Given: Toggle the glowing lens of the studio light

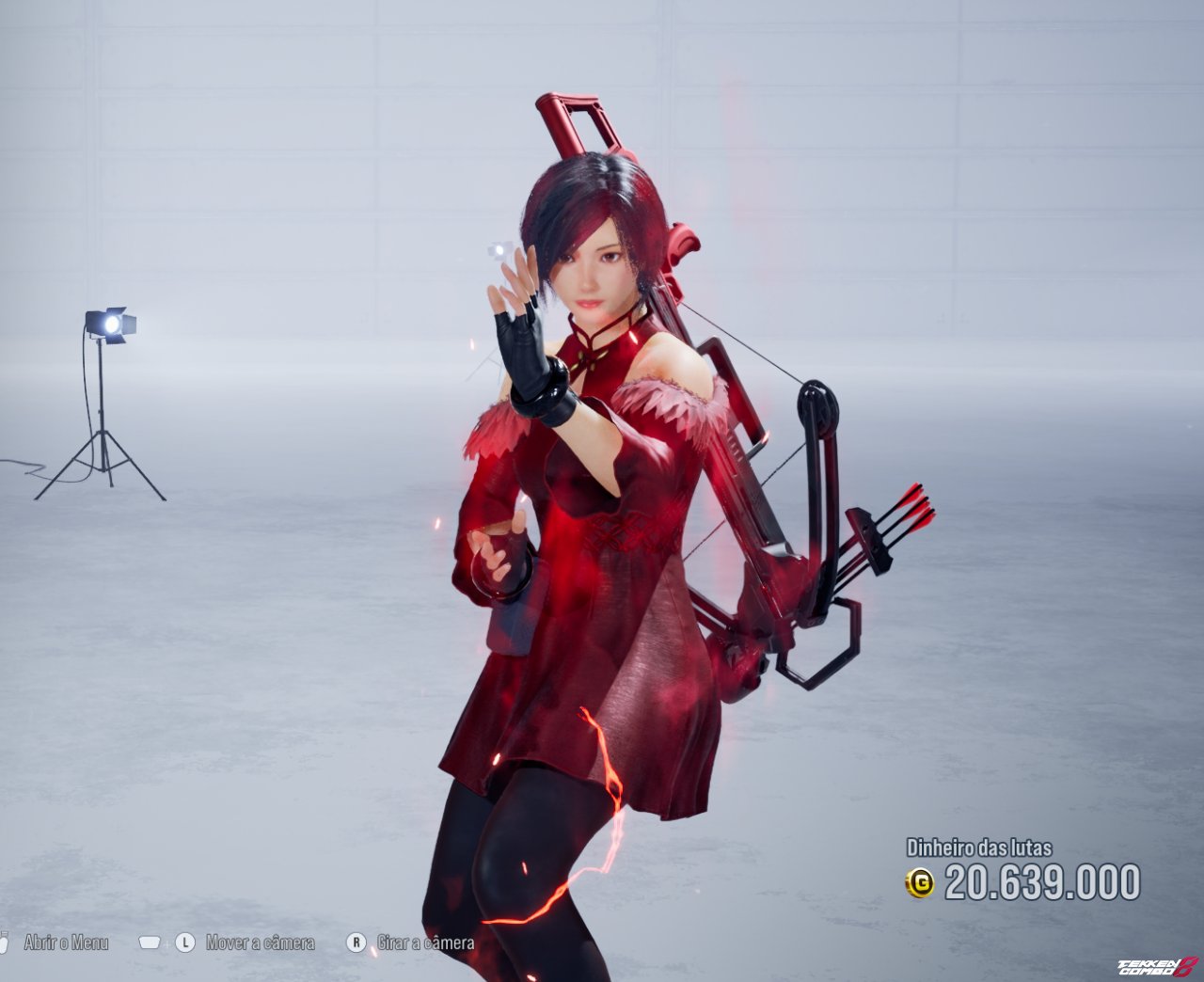Looking at the screenshot, I should (111, 326).
